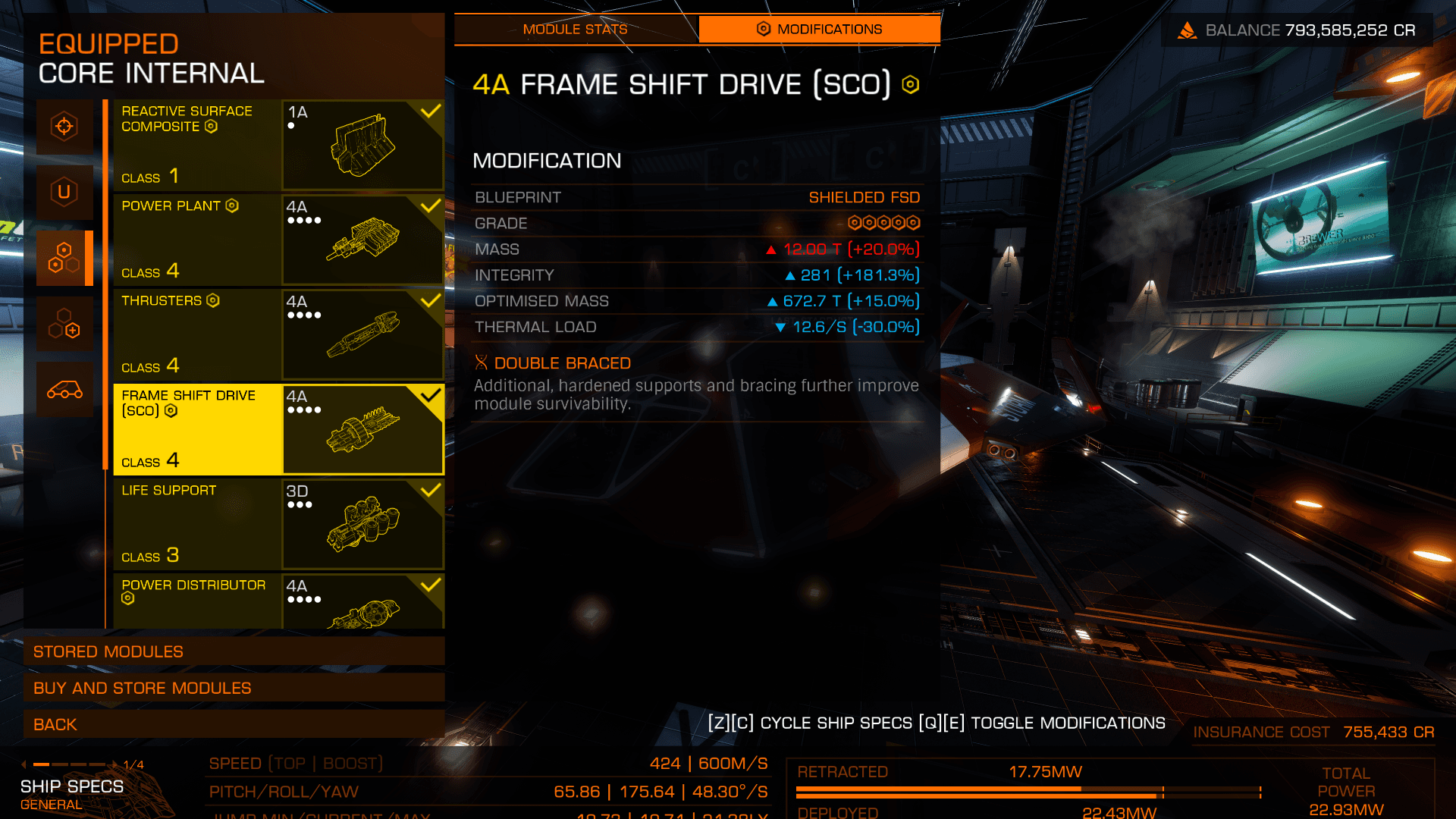Select the Thrusters module row
Screen dimensions: 1456x819
[278, 334]
